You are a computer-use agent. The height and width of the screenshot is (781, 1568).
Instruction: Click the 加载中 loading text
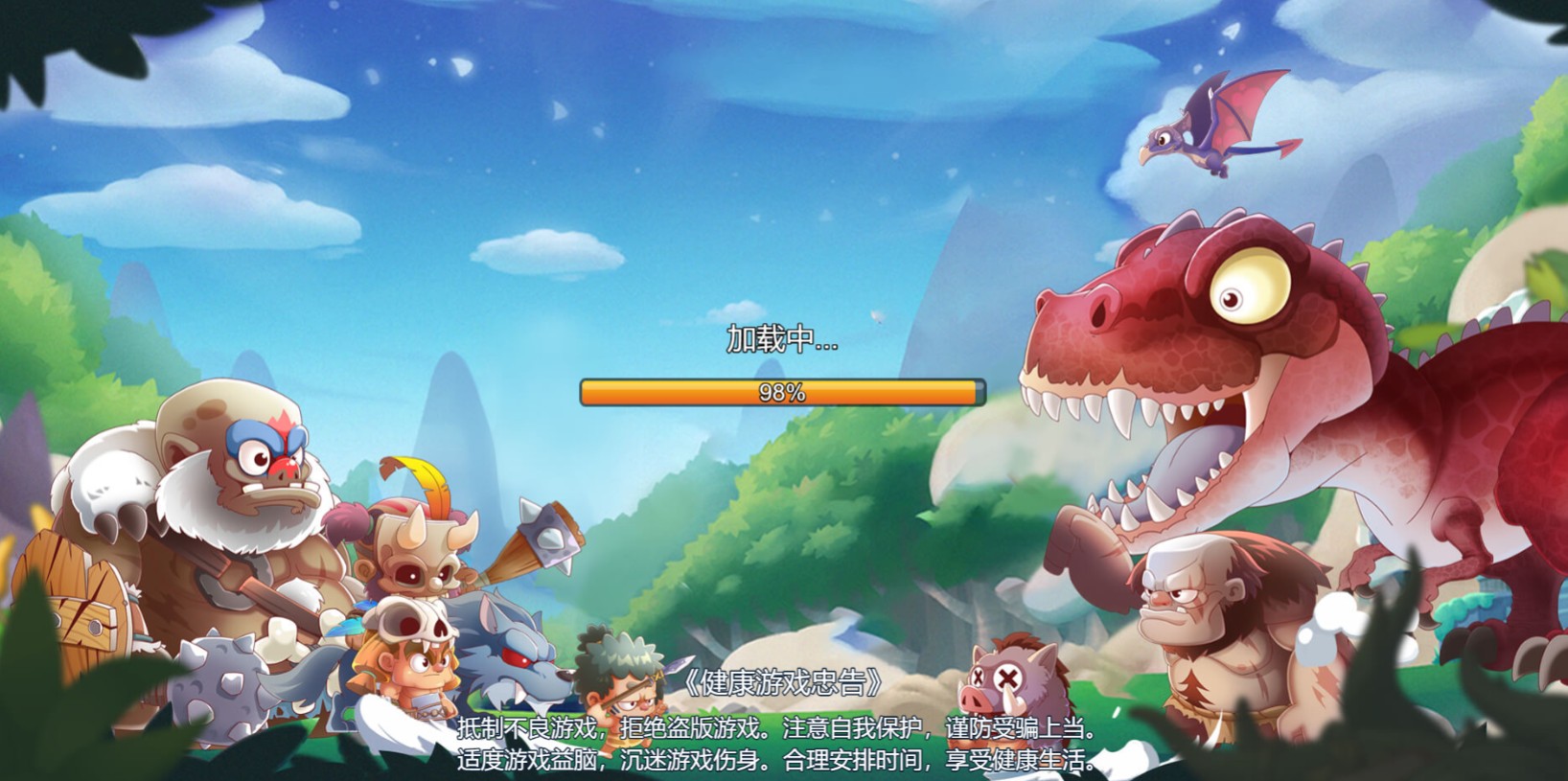[781, 341]
